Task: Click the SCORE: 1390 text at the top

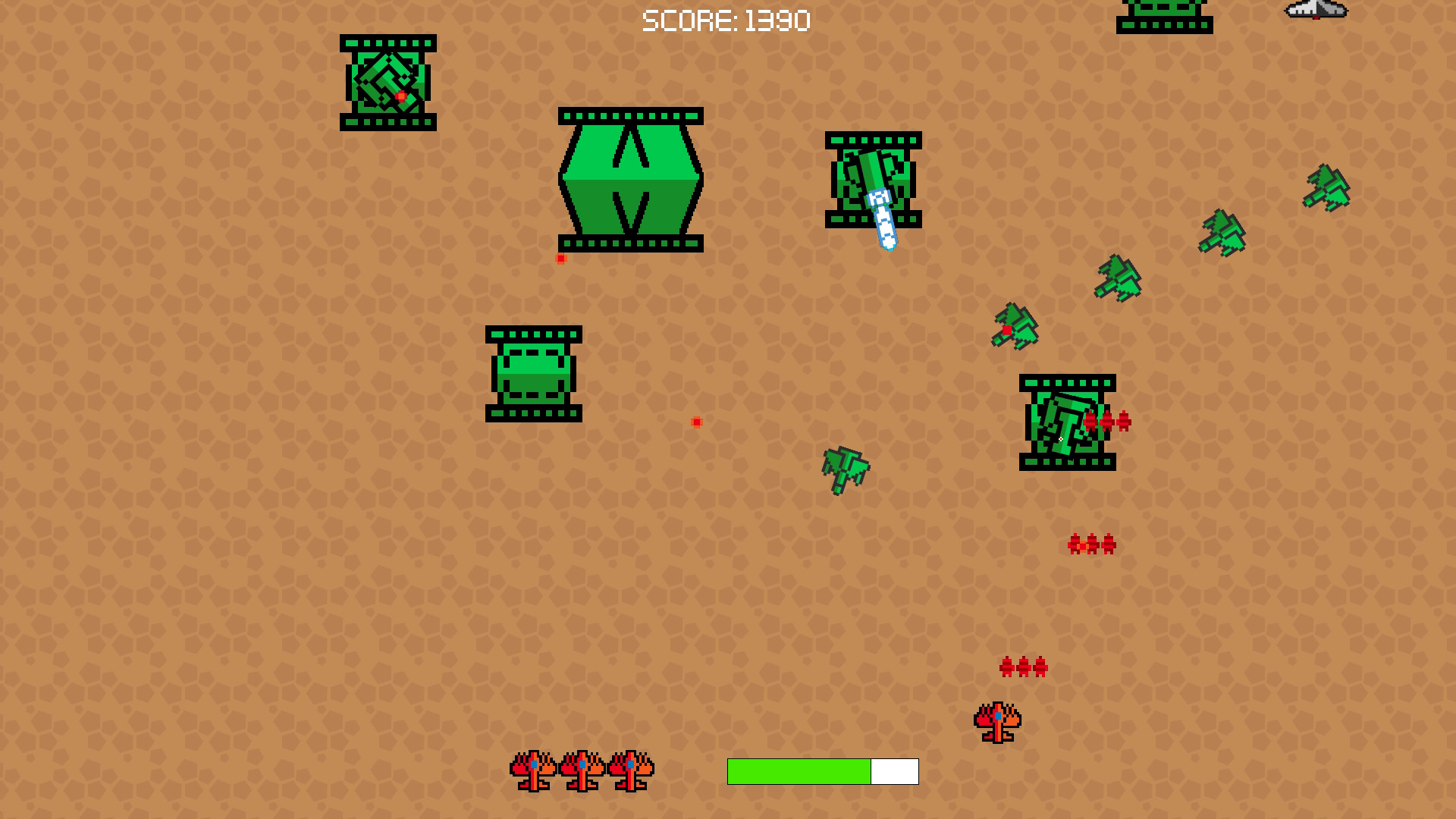Action: [726, 20]
